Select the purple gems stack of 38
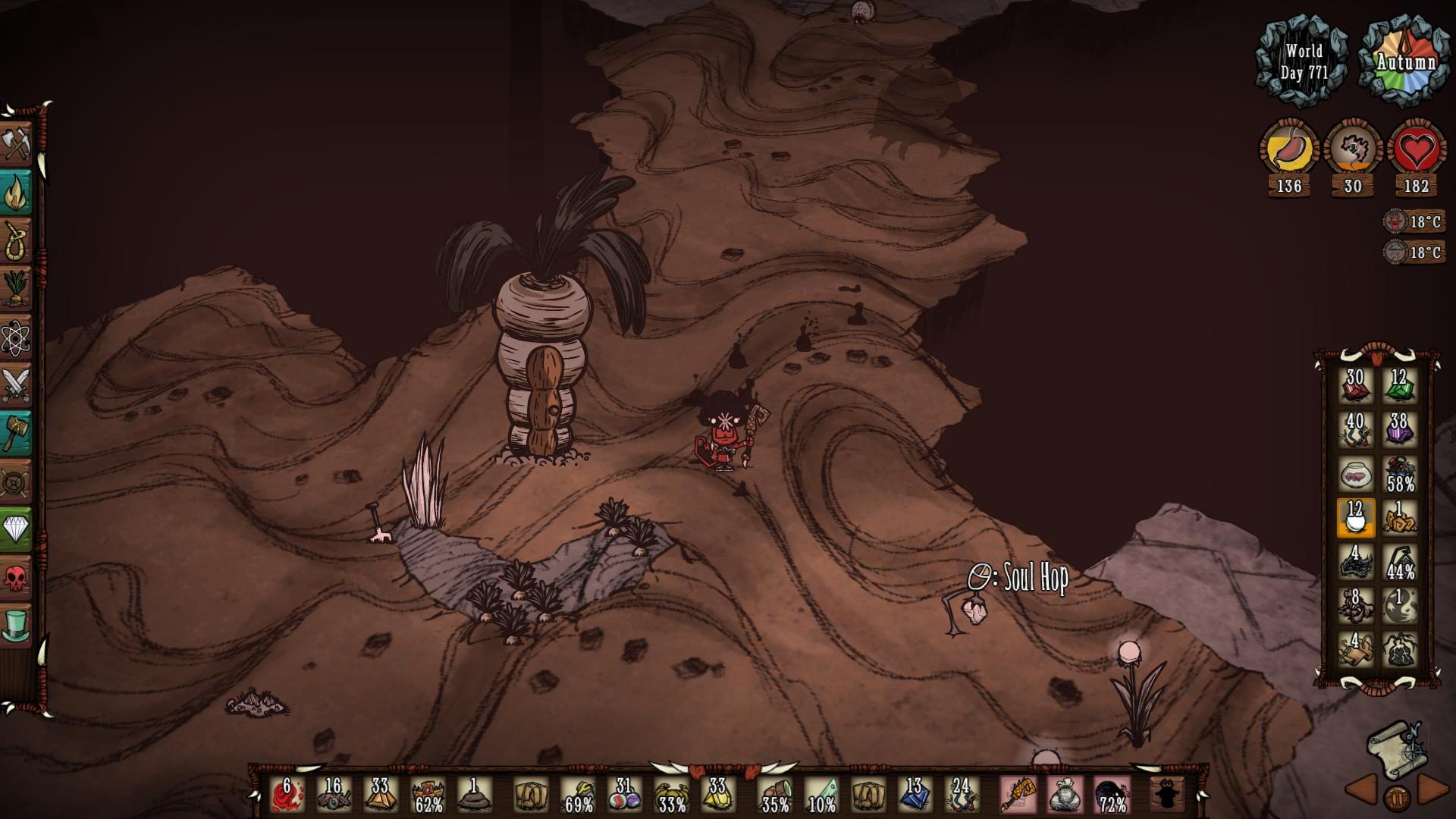1456x819 pixels. (1399, 431)
